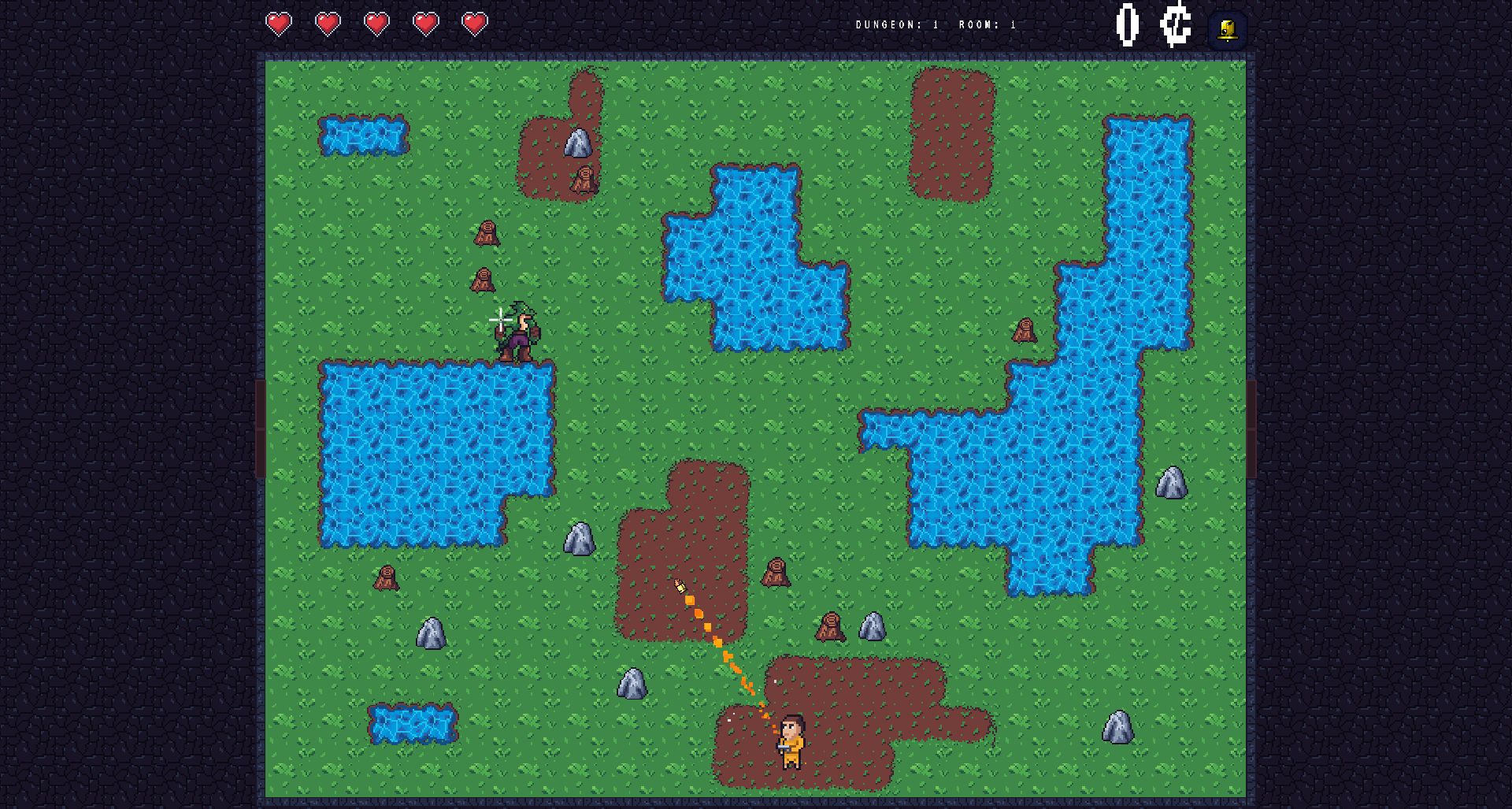Select the golden bell item slot
Screen dimensions: 1512x809
click(x=1227, y=31)
